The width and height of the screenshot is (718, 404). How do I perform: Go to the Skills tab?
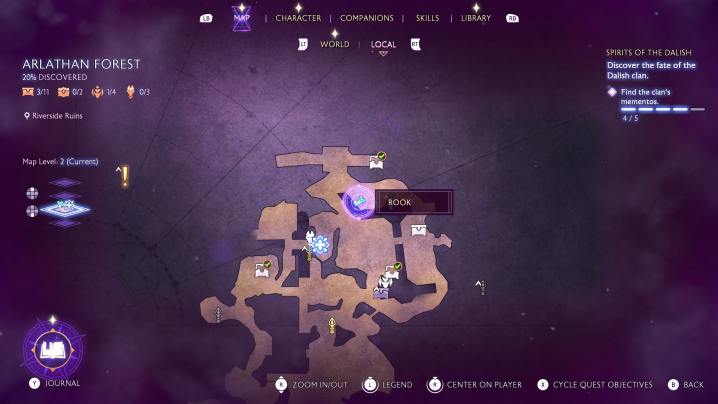click(427, 18)
